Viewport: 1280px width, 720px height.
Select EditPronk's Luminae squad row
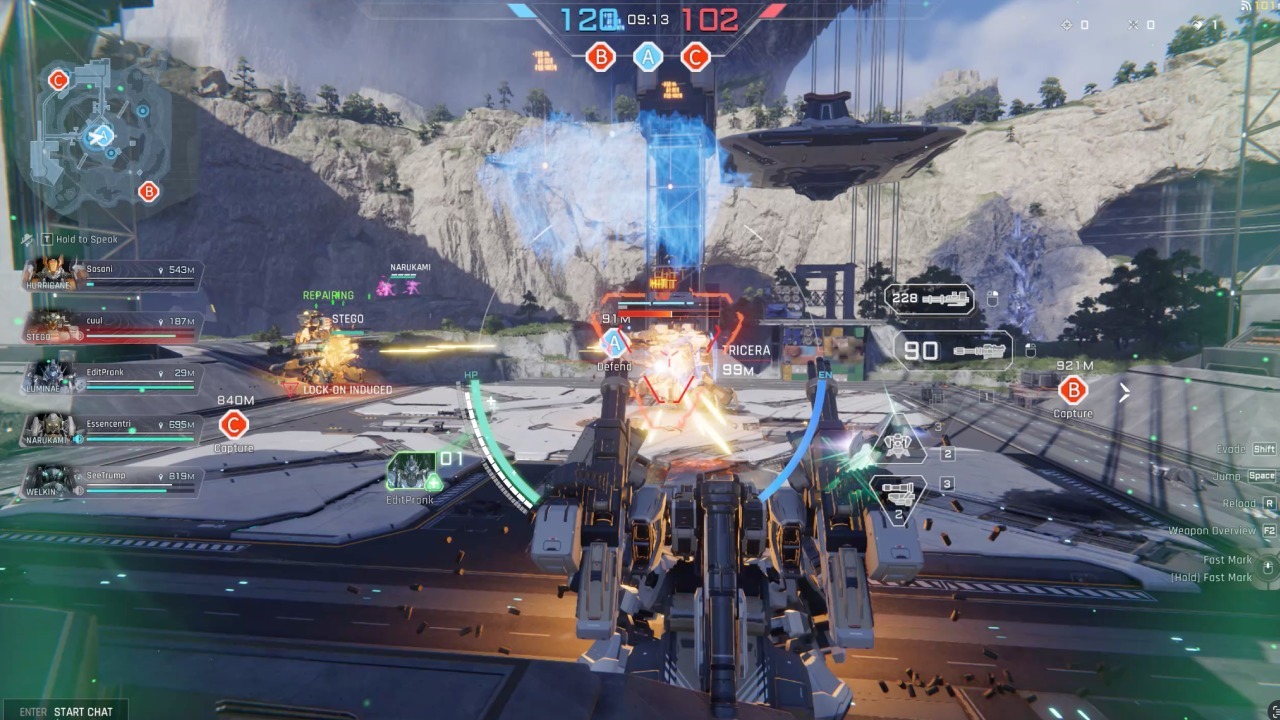click(x=115, y=377)
